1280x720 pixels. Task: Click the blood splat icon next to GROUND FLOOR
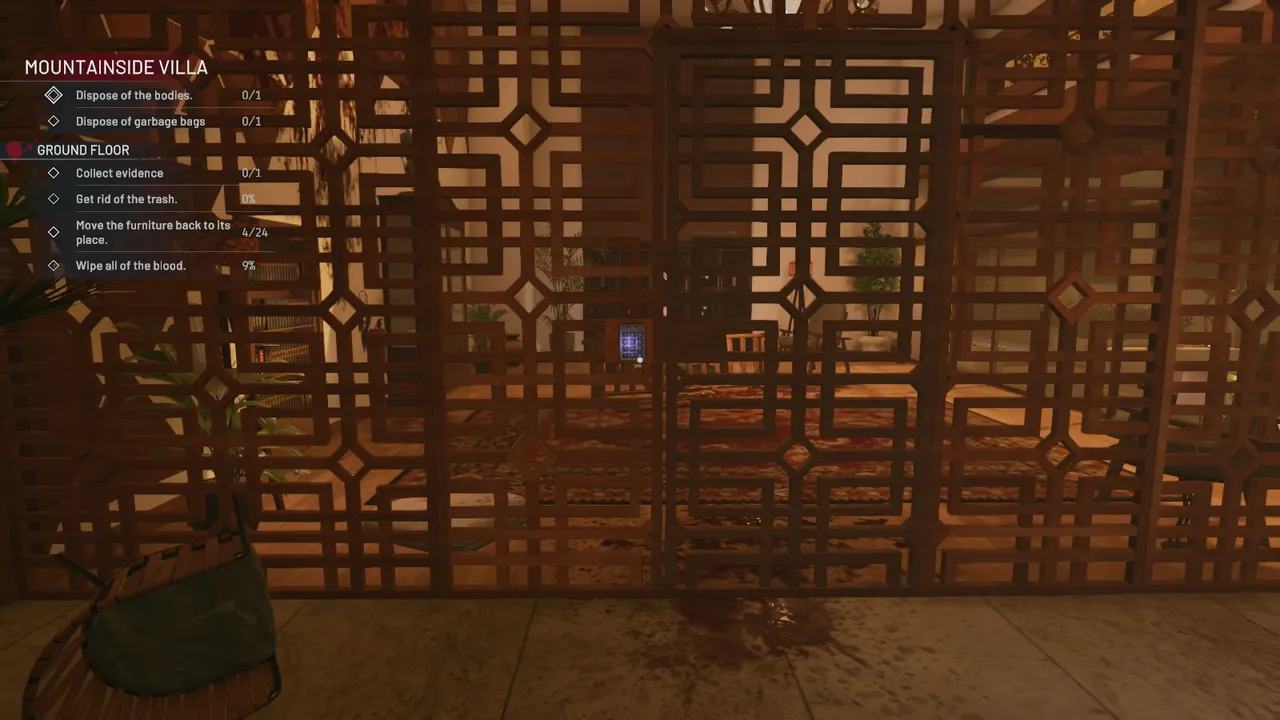pos(15,149)
